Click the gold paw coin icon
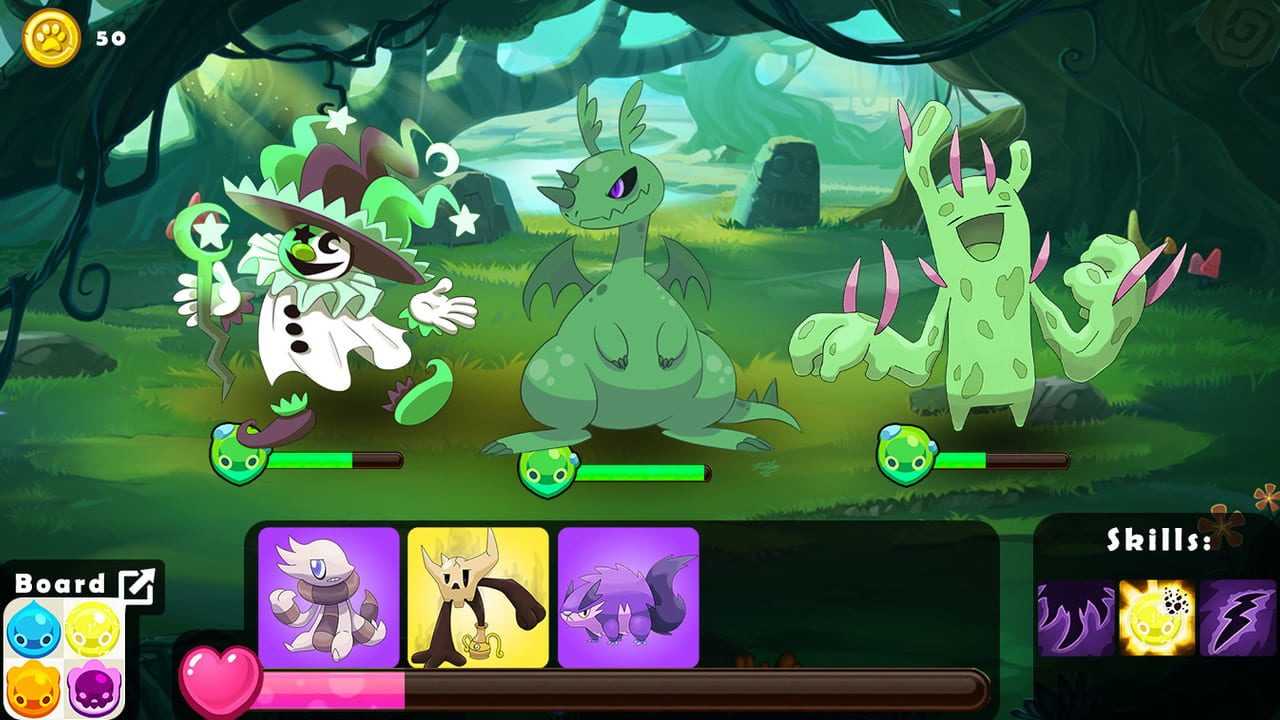The width and height of the screenshot is (1280, 720). click(51, 38)
